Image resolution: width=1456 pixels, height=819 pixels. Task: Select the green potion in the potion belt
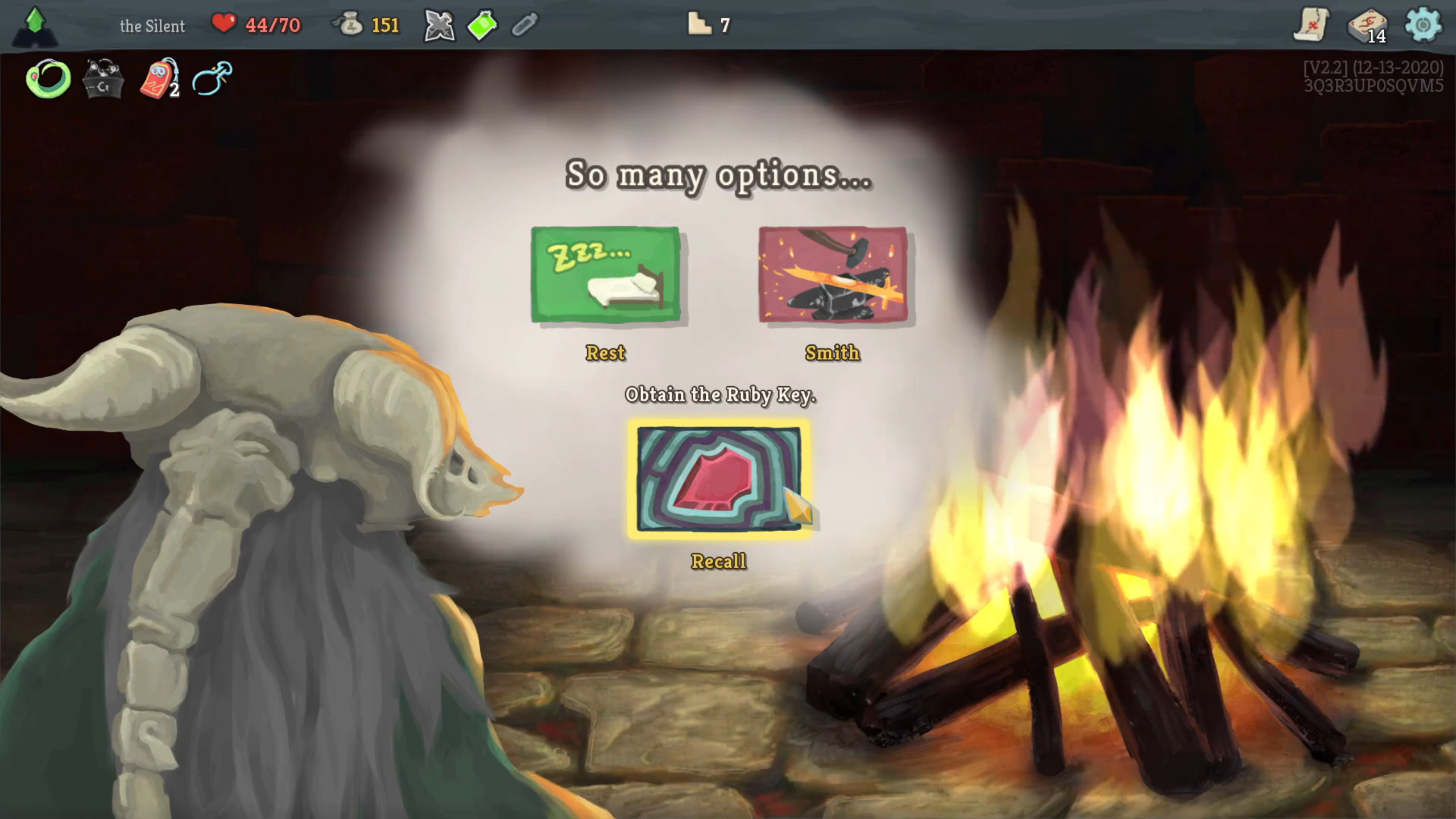tap(481, 24)
